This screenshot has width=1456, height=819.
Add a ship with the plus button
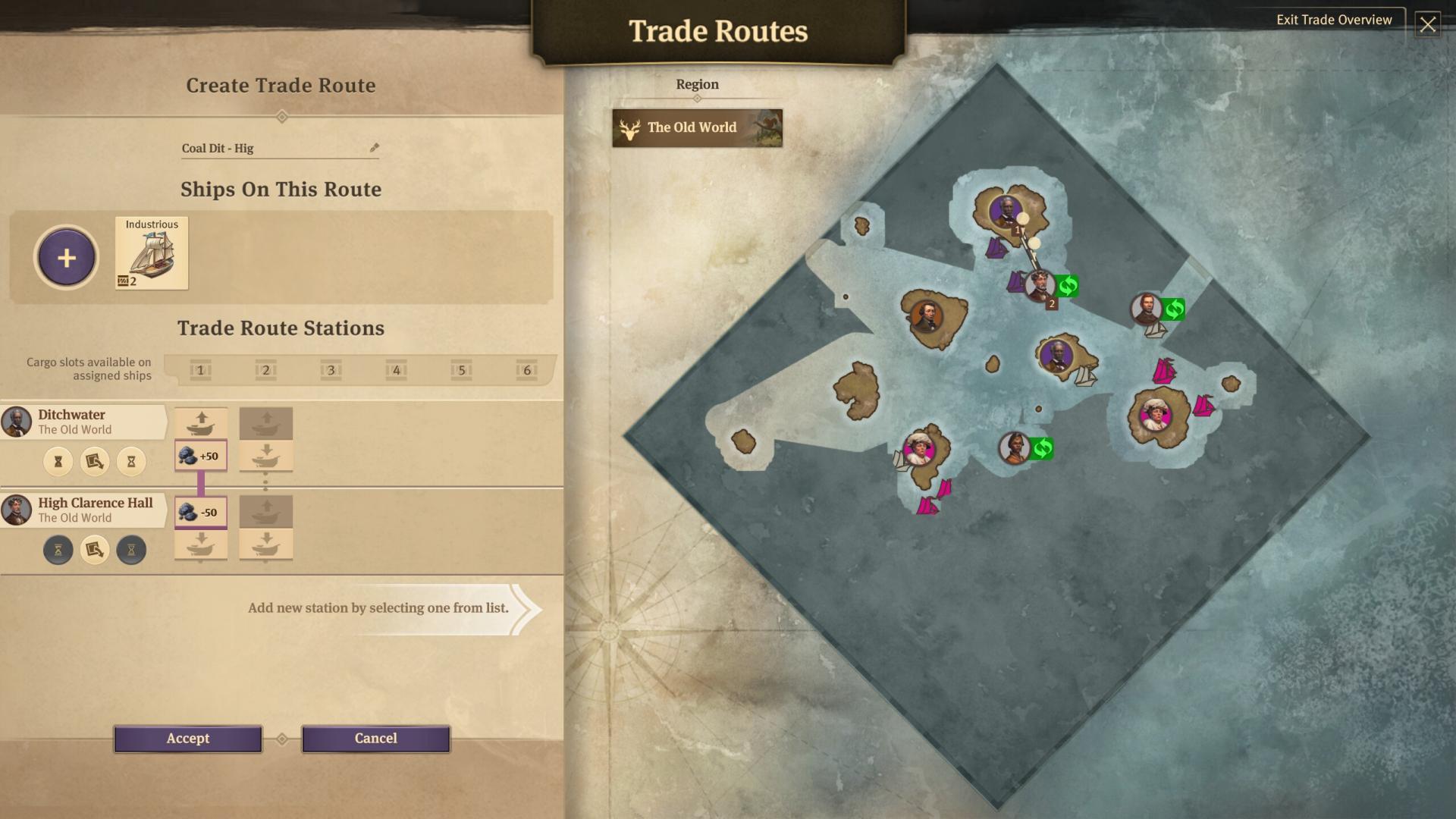click(66, 258)
